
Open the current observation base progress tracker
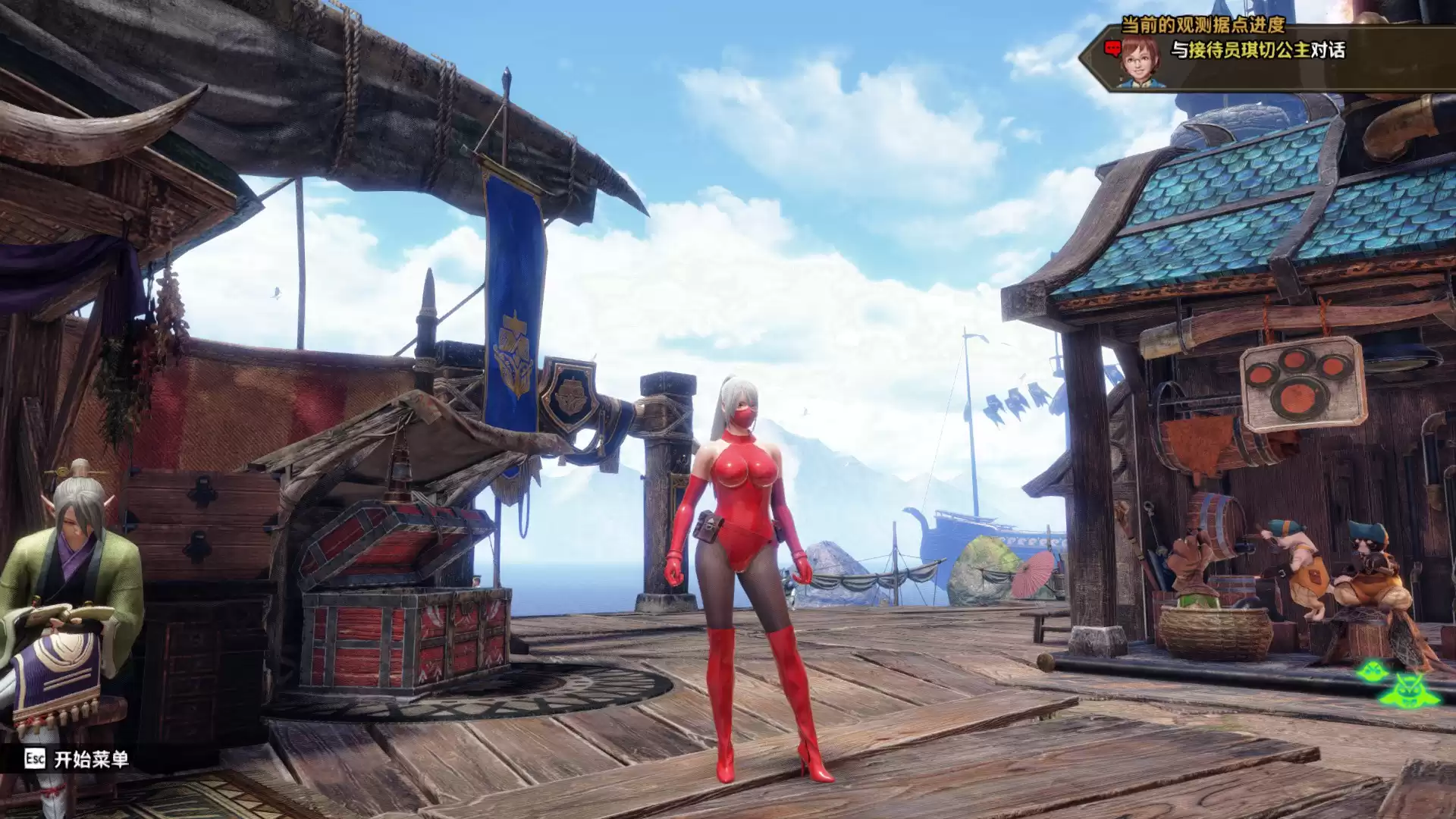click(x=1203, y=25)
